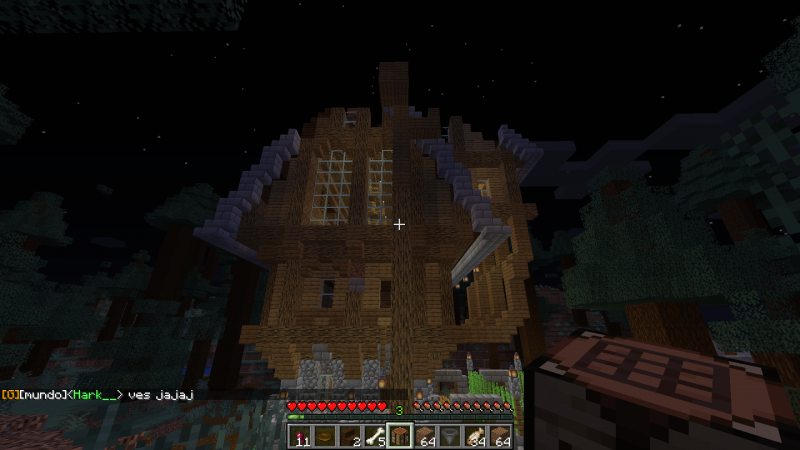Select the red item stack of 11
Image resolution: width=800 pixels, height=450 pixels.
tap(300, 436)
